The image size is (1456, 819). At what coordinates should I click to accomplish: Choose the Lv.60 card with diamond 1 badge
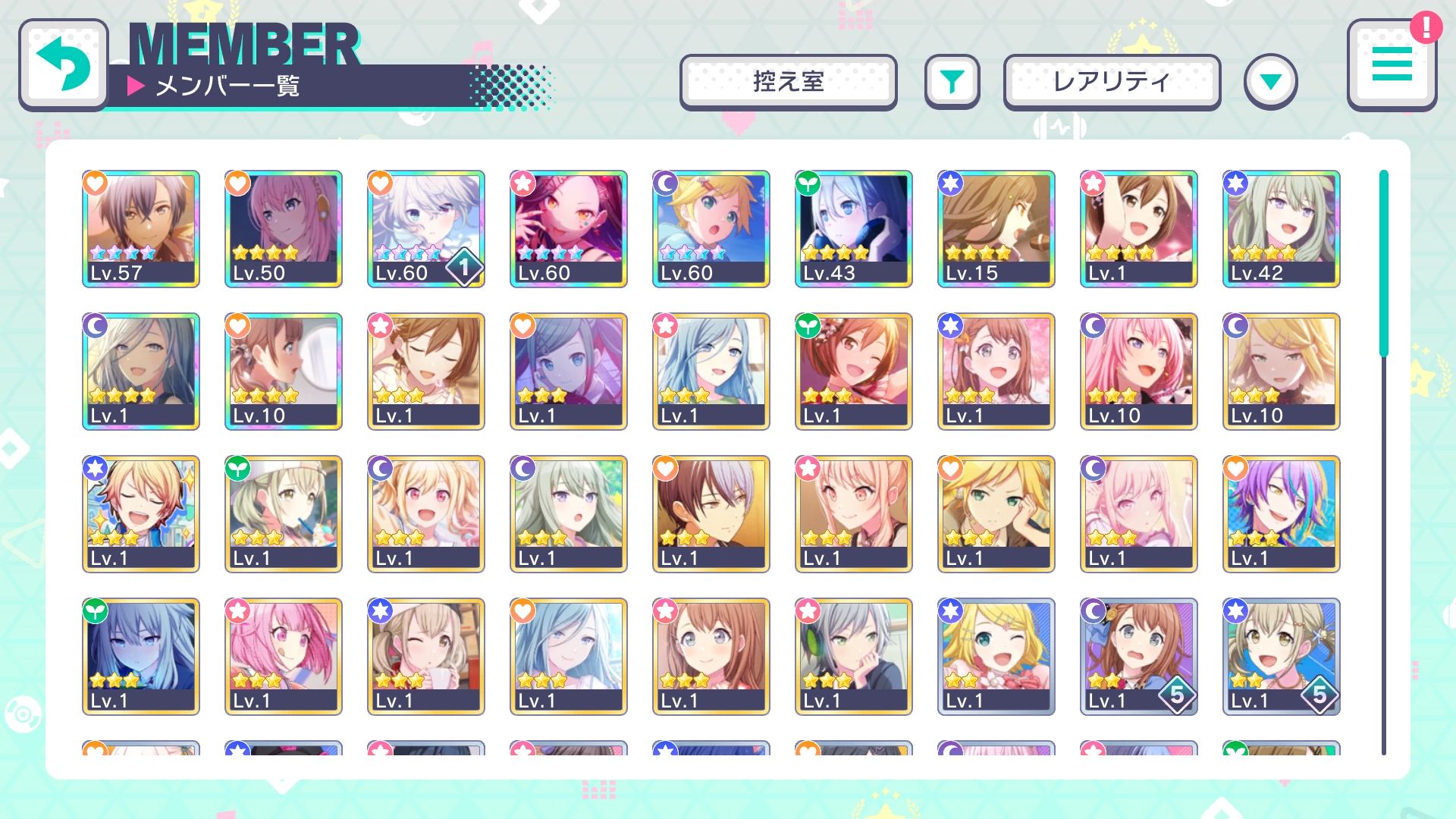click(x=426, y=229)
